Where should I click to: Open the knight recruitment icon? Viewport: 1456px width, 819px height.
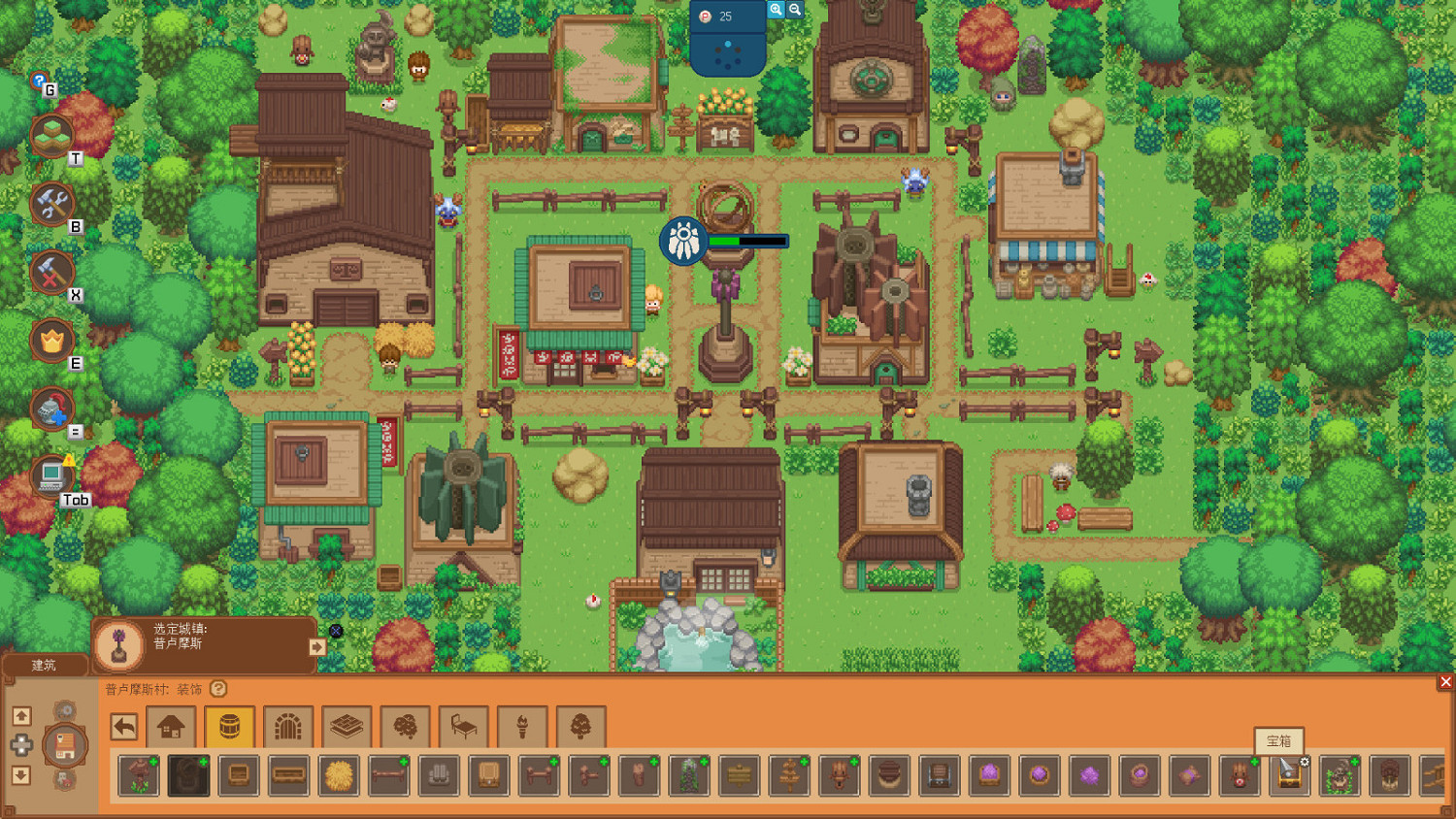coord(53,408)
